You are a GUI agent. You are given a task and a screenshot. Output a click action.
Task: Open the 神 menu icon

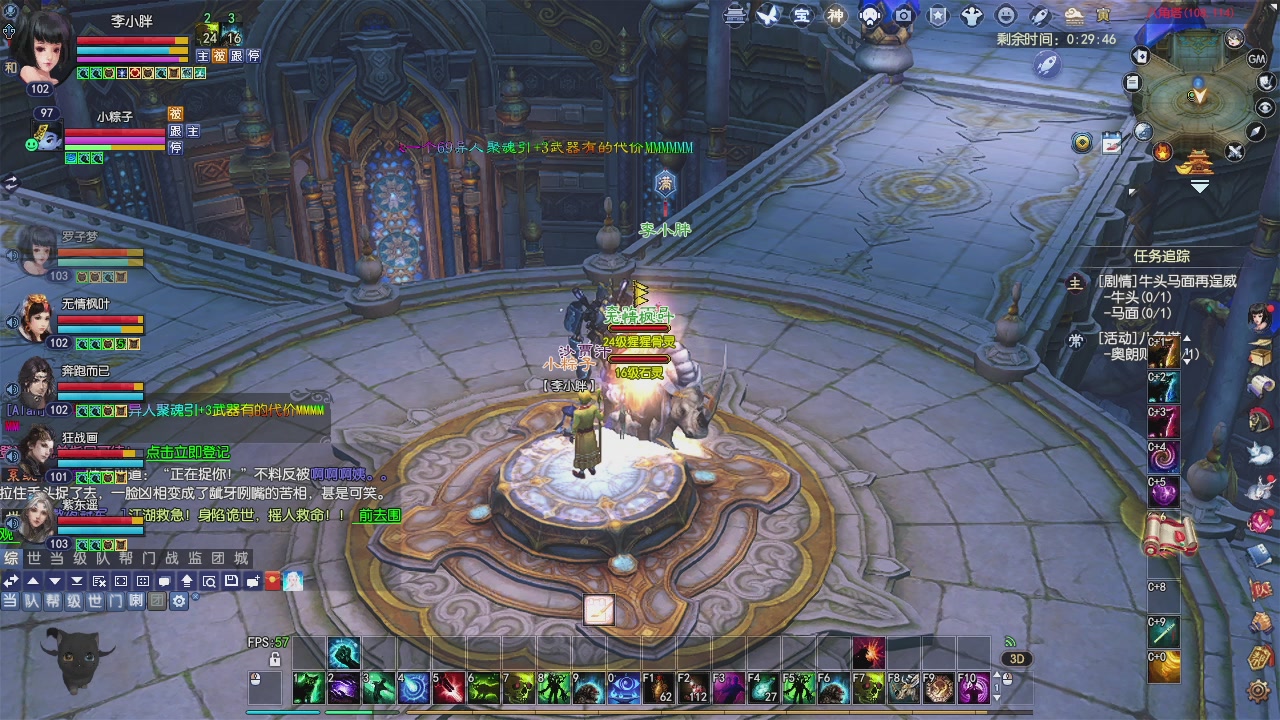click(x=835, y=15)
